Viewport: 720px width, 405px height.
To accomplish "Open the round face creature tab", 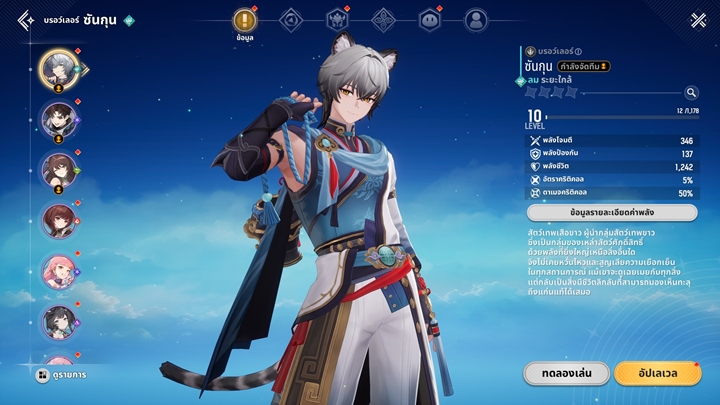I will (430, 20).
